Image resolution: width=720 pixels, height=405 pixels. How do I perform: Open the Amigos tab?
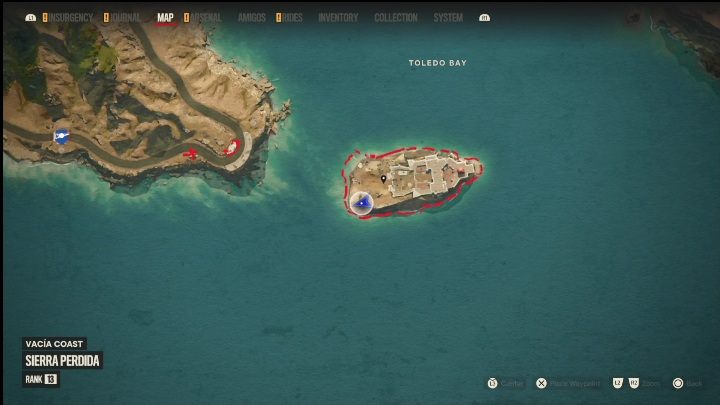coord(252,18)
